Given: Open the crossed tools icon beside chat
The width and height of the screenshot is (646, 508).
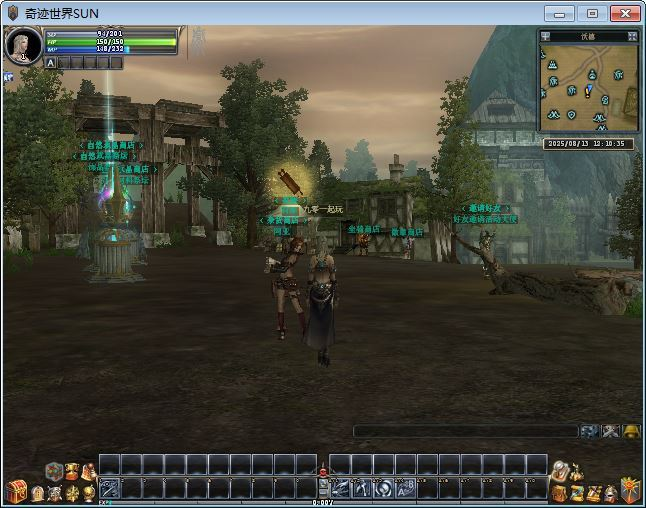Looking at the screenshot, I should [611, 431].
